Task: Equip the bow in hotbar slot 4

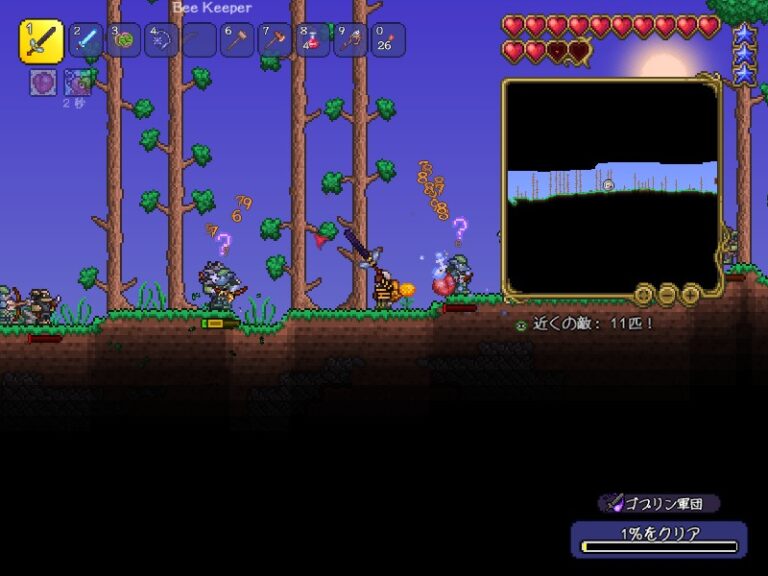Action: [x=161, y=40]
